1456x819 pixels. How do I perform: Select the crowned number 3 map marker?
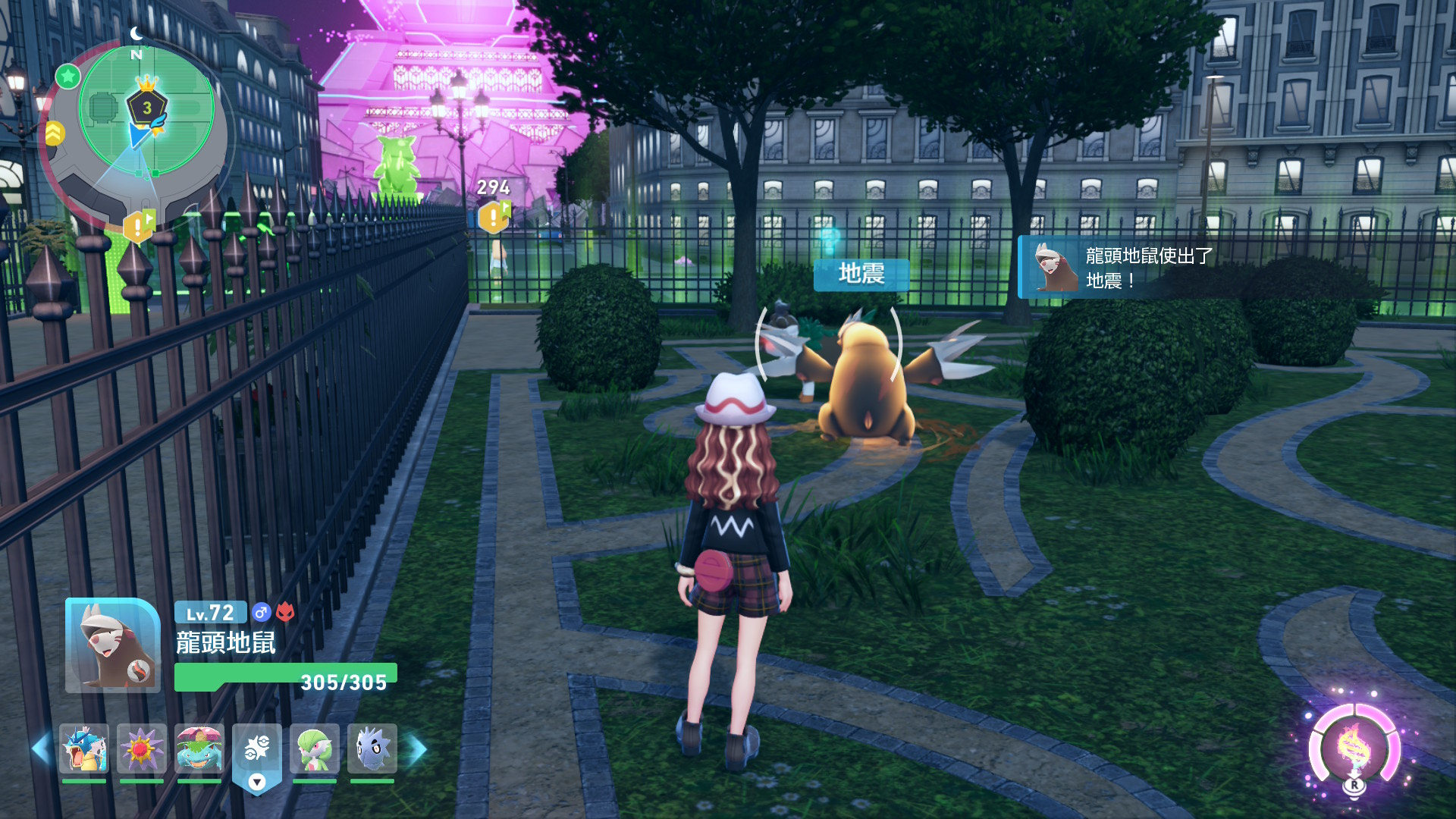click(x=147, y=106)
